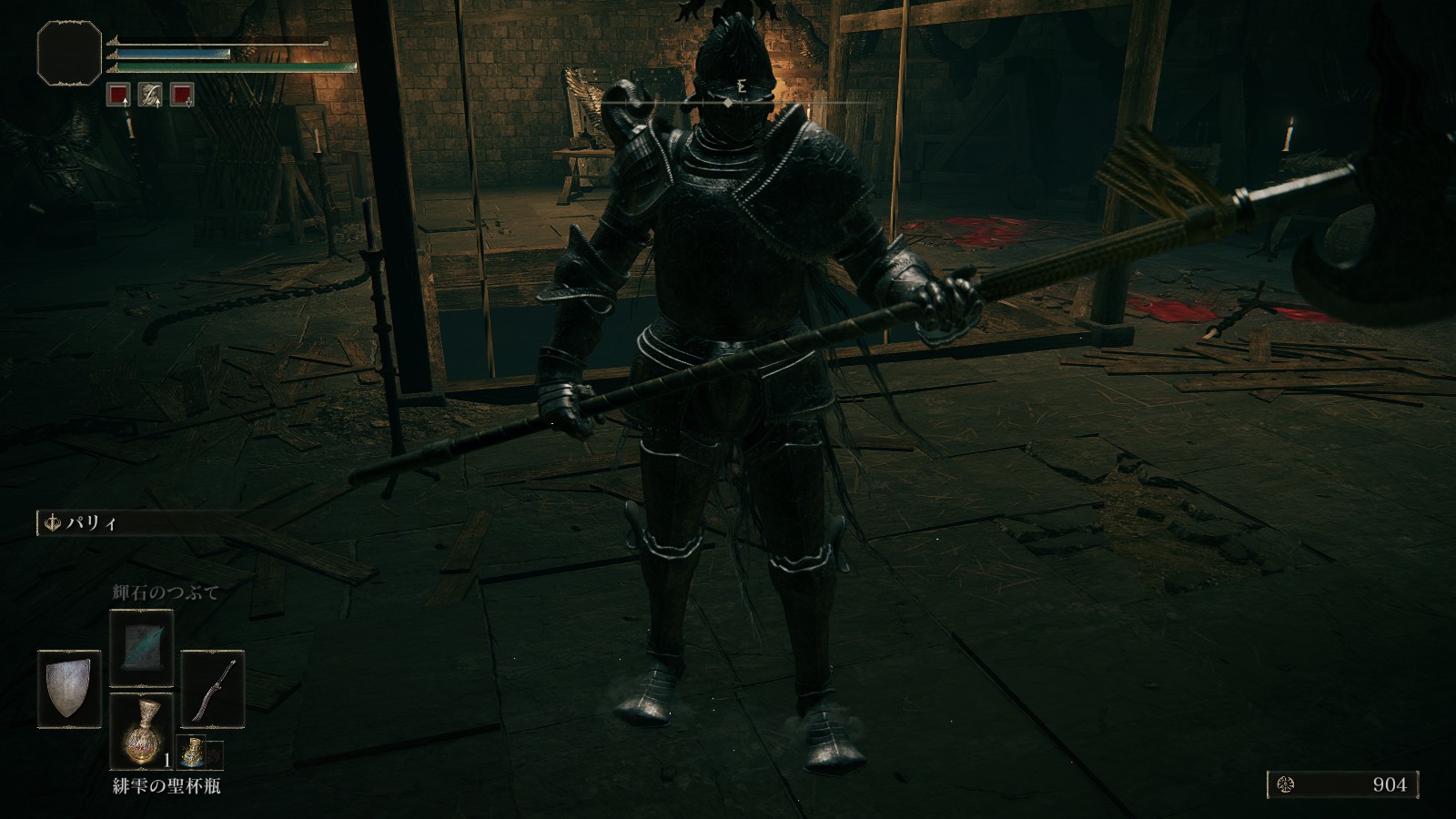Inspect the red debuff icon with down arrow
Viewport: 1456px width, 819px height.
pyautogui.click(x=182, y=95)
